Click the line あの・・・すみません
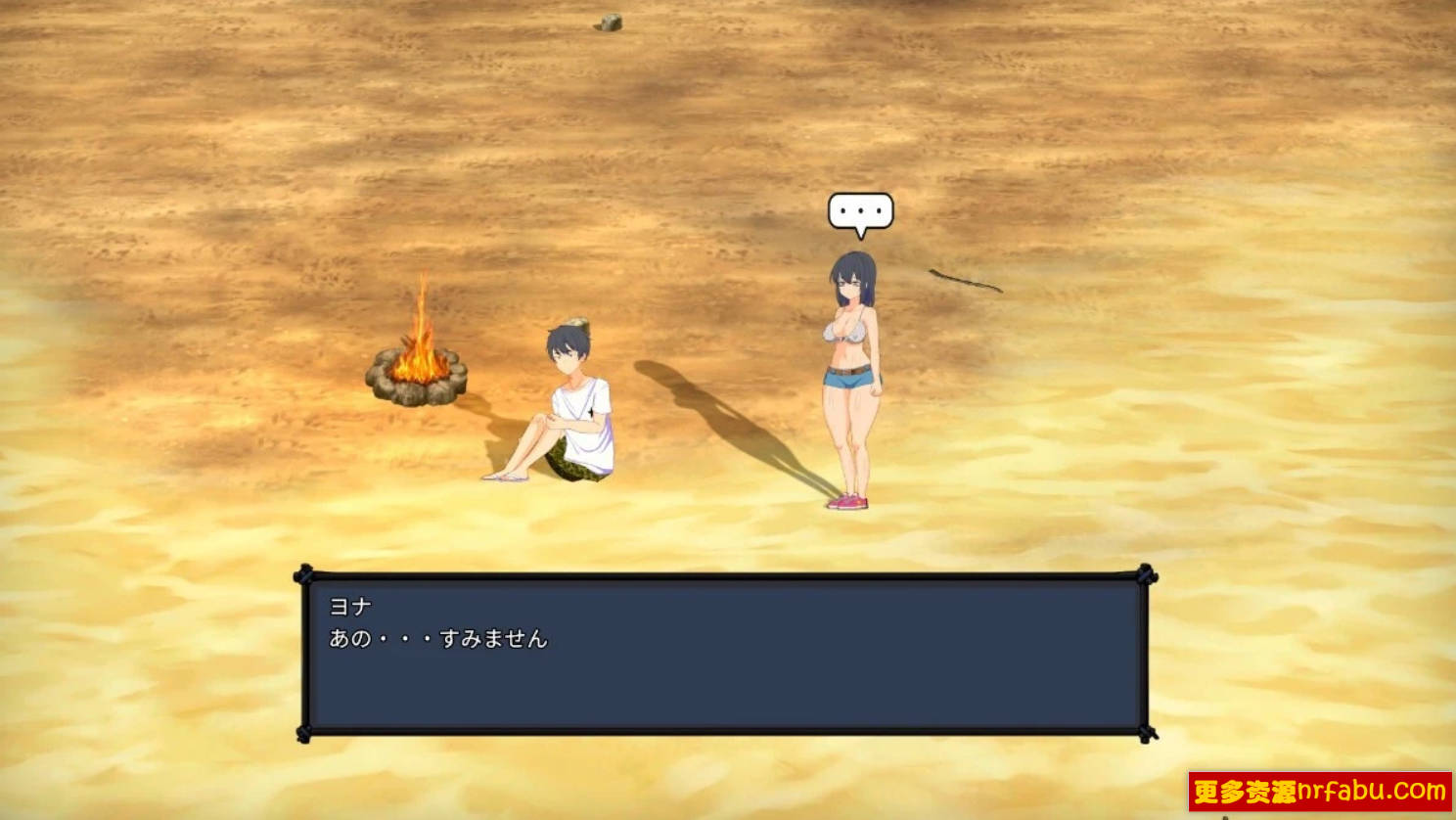The width and height of the screenshot is (1456, 820). [x=438, y=637]
